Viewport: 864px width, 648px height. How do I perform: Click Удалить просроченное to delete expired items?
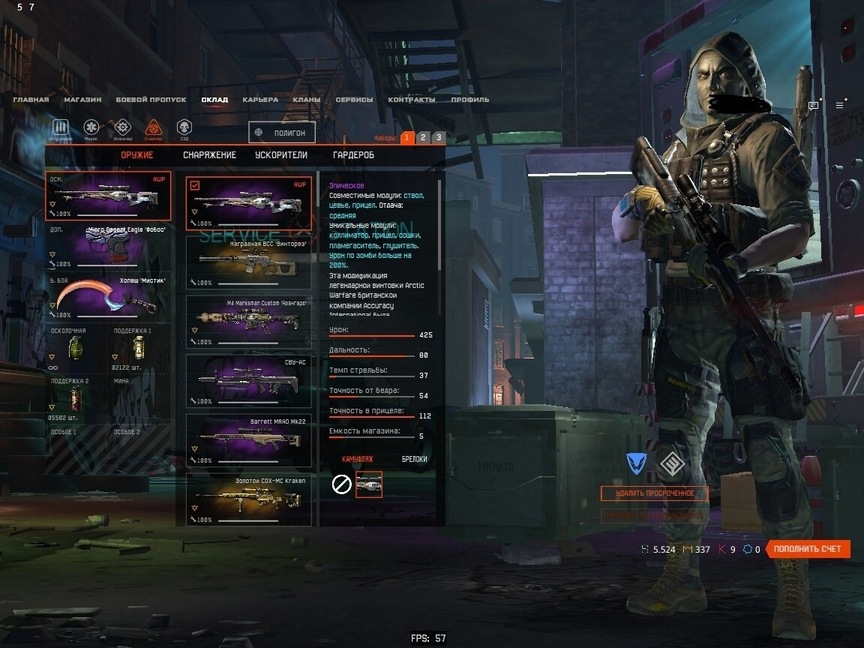[x=654, y=494]
